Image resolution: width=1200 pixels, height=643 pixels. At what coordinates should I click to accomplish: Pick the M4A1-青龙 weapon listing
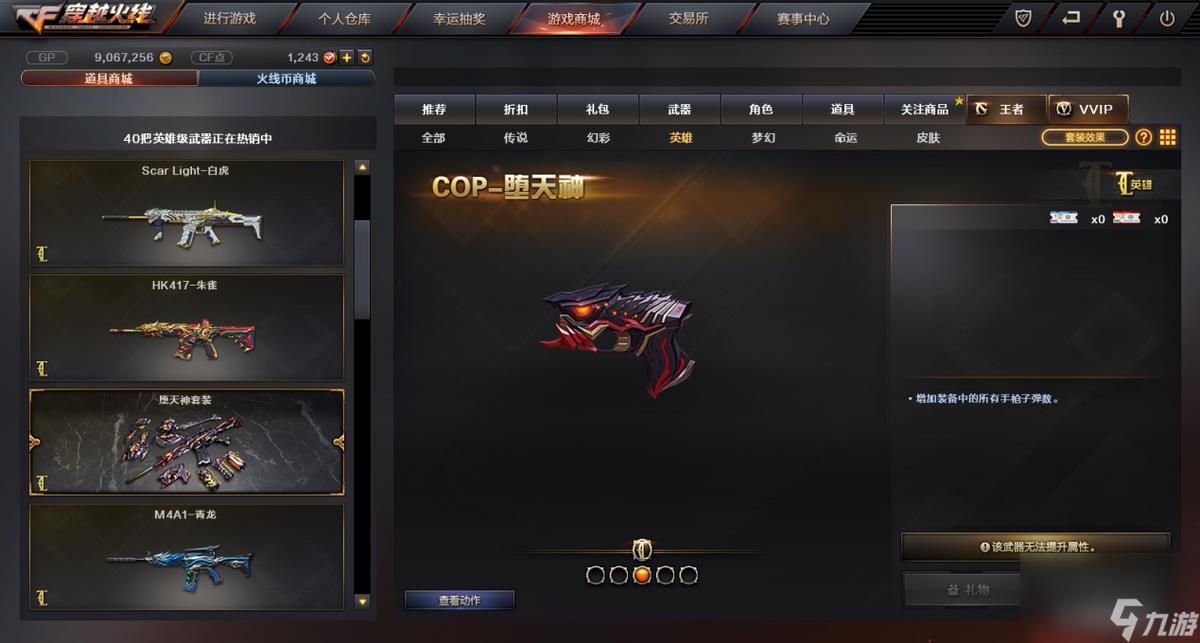pos(186,557)
